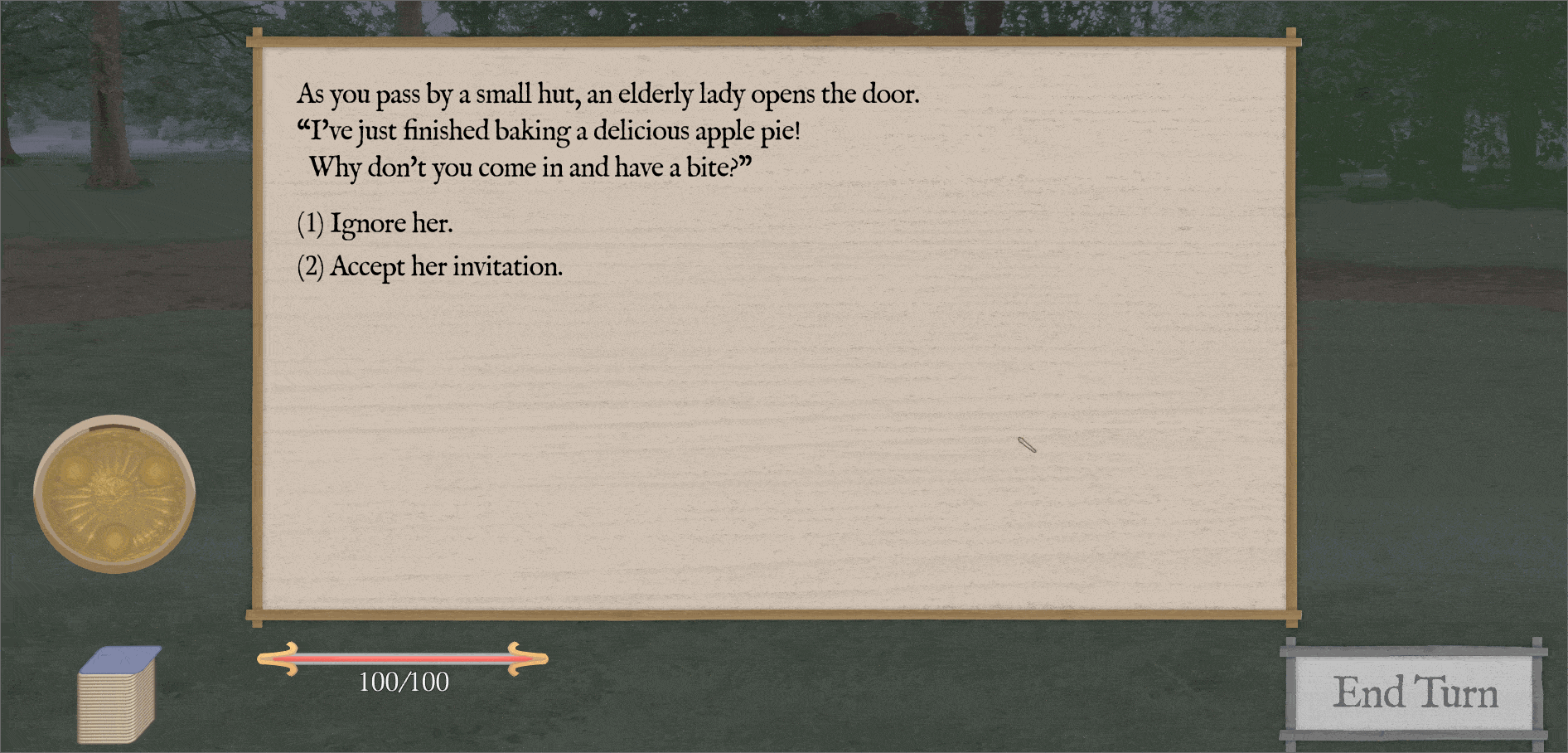Click the small needle on the parchment
Viewport: 1568px width, 753px height.
click(1028, 445)
